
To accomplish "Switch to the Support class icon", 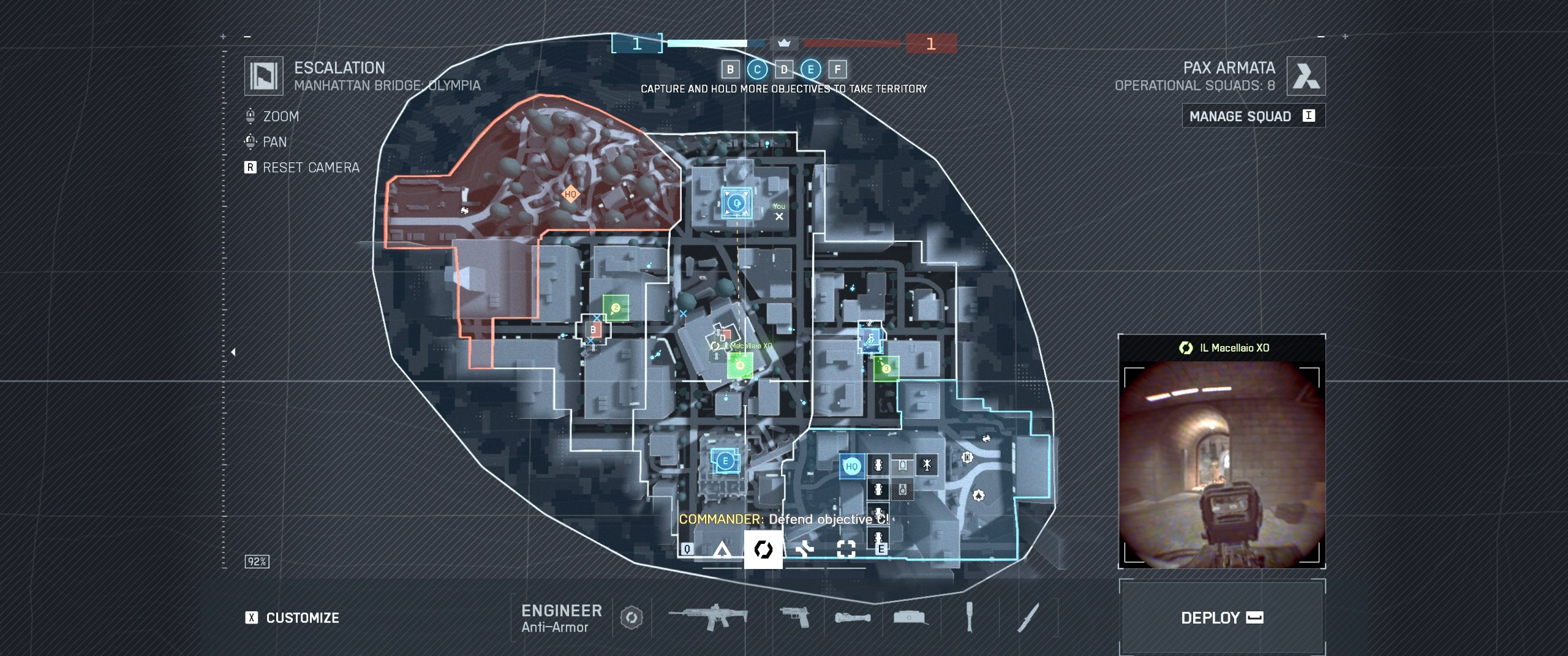I will (804, 549).
